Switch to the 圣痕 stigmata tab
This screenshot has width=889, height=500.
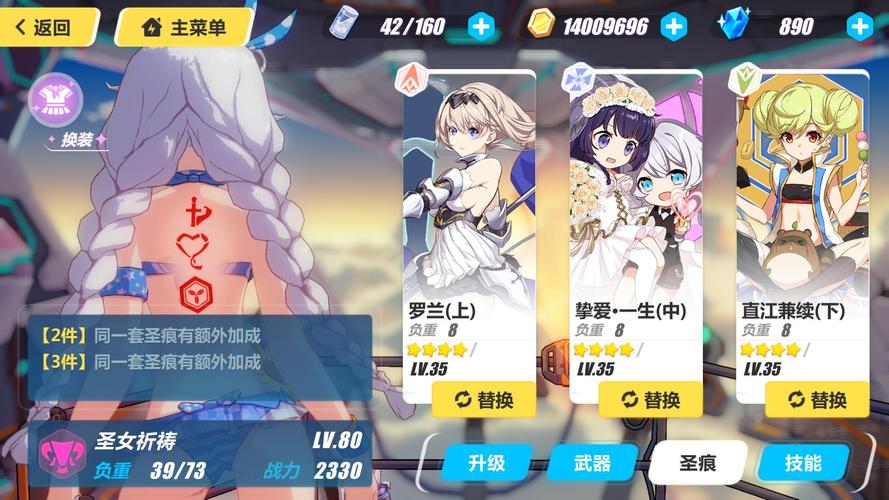[x=697, y=463]
